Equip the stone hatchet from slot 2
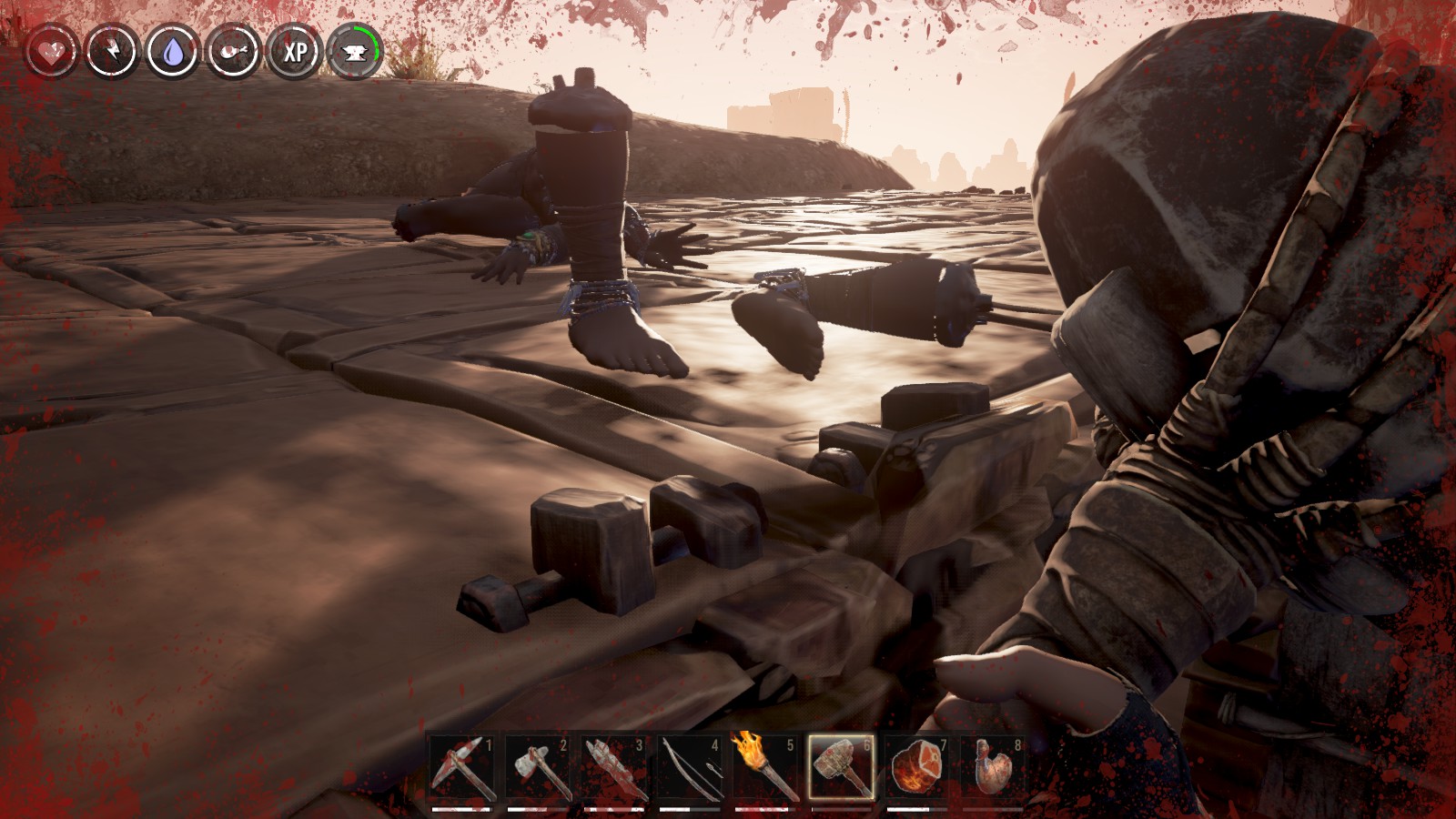The image size is (1456, 819). coord(537,769)
